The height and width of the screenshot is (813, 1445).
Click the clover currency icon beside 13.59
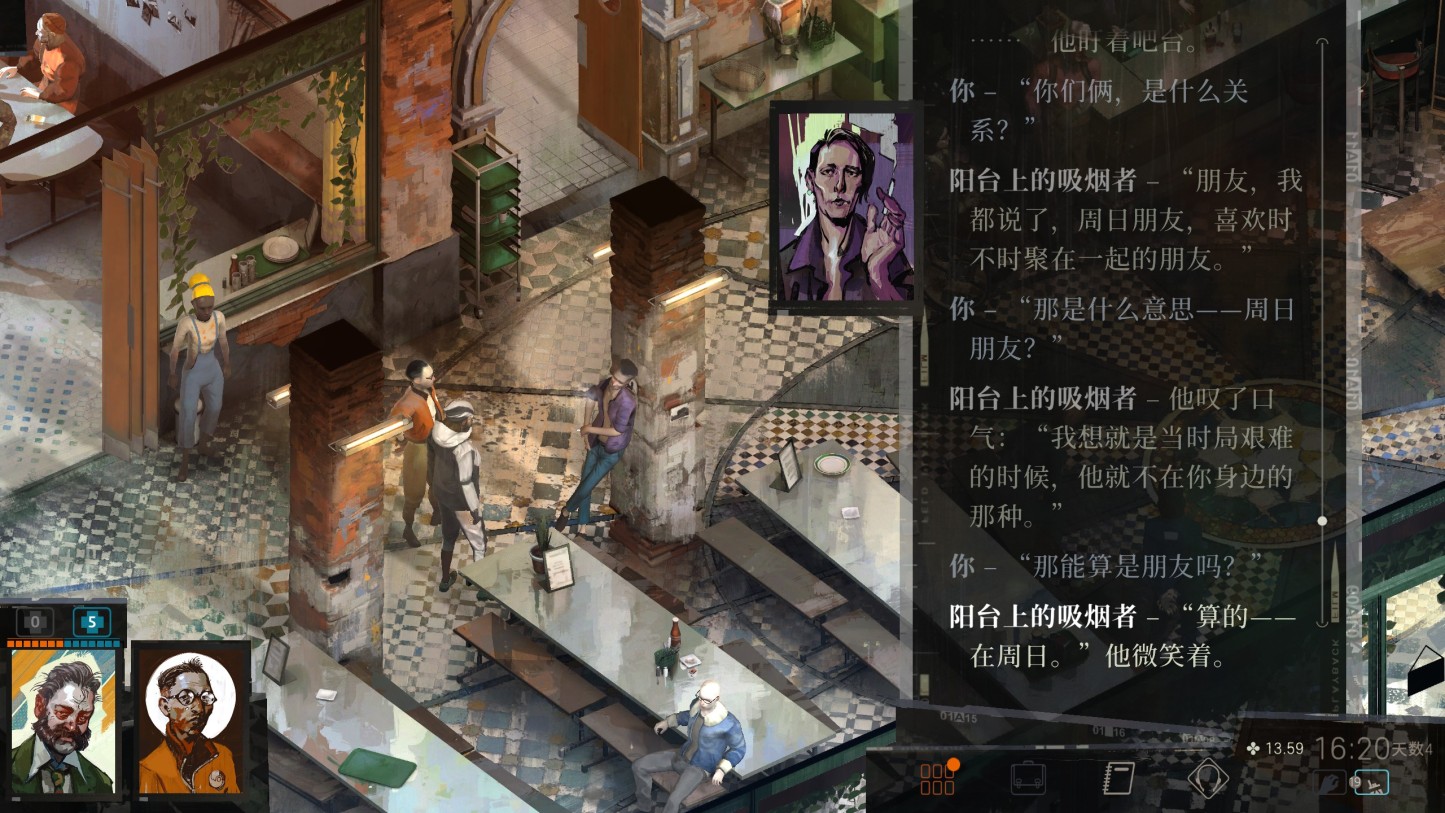click(x=1252, y=748)
